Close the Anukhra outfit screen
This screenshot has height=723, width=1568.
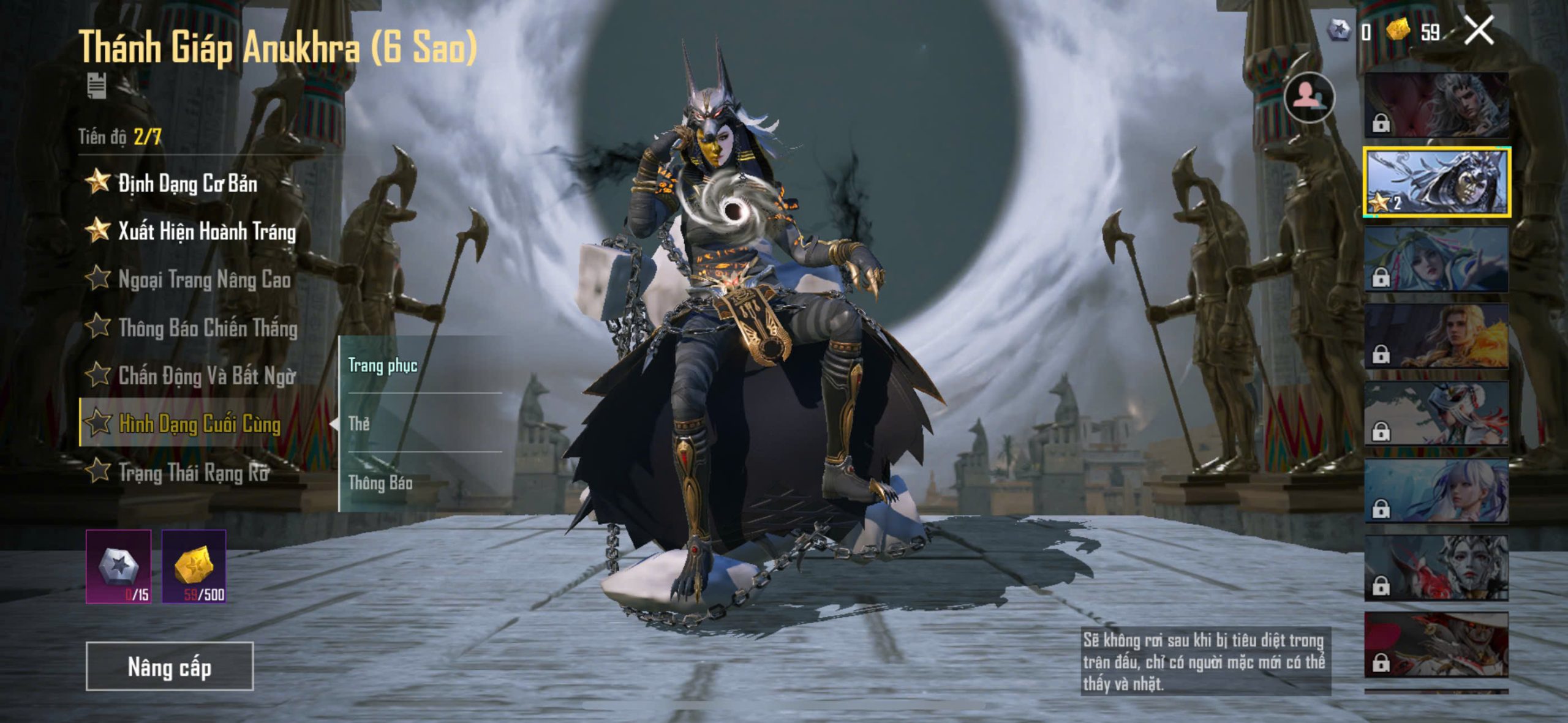coord(1479,31)
